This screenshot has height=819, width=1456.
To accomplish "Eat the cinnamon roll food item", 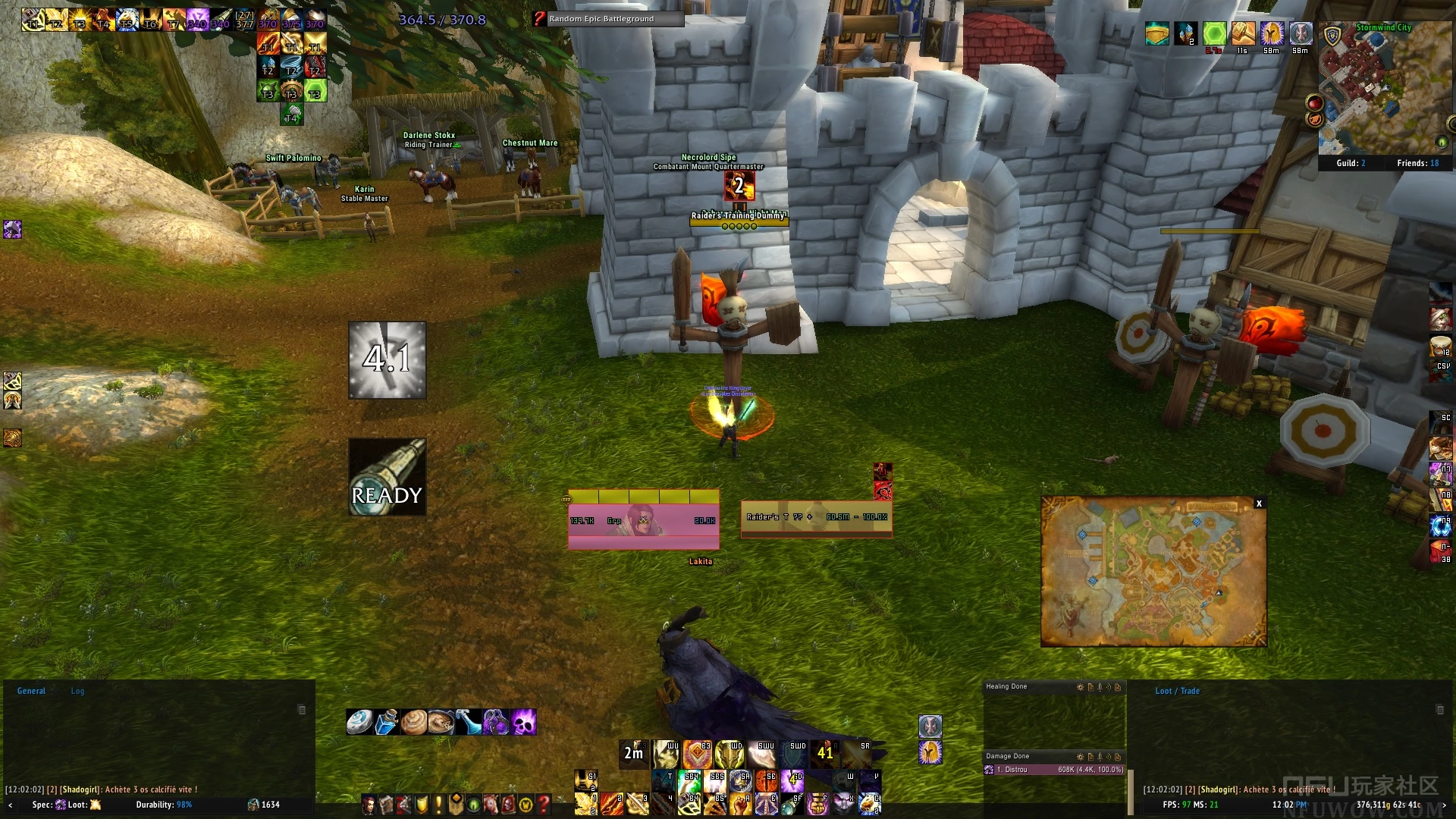I will pos(414,722).
